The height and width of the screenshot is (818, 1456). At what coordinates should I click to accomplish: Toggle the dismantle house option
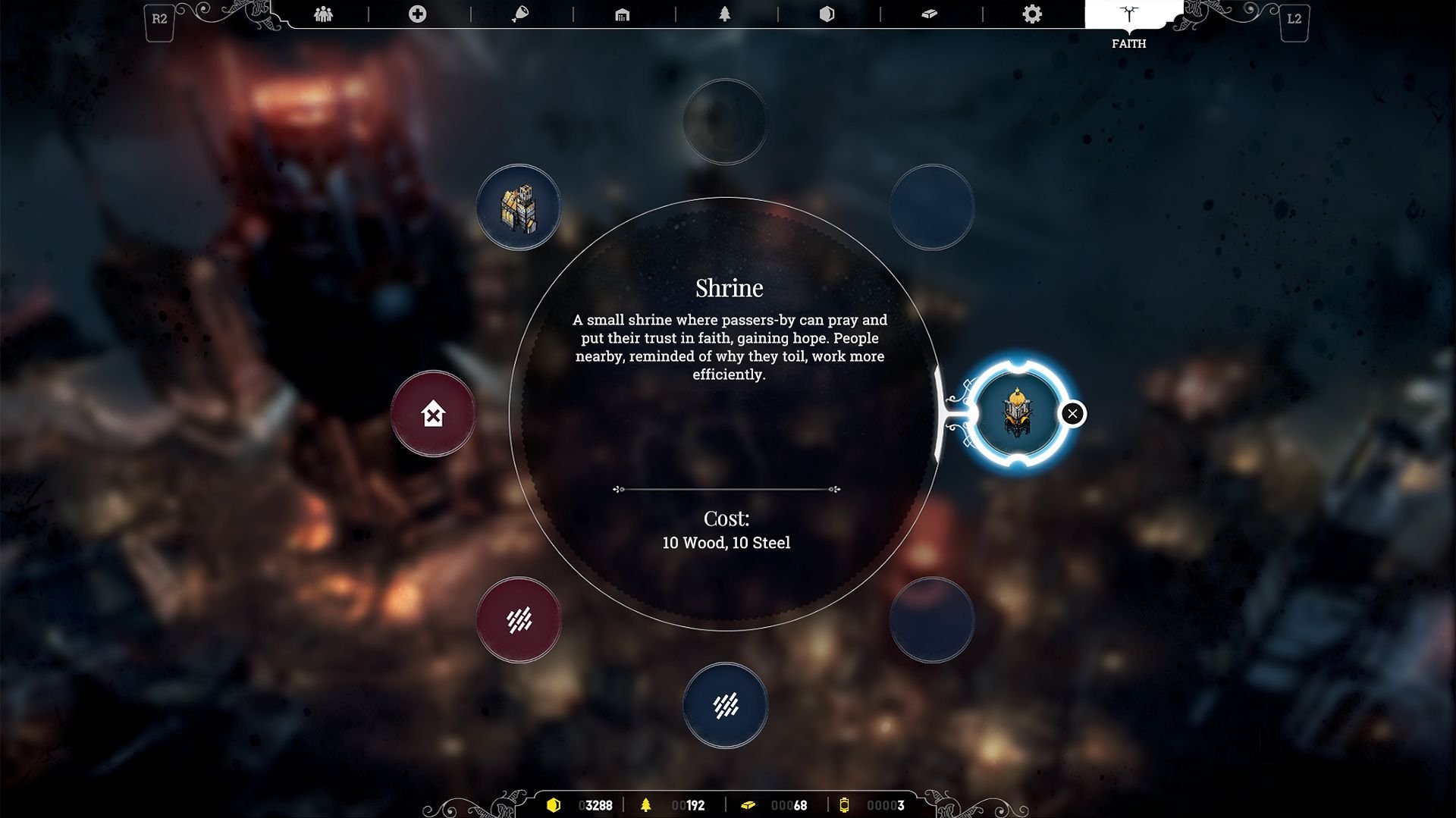(x=432, y=413)
